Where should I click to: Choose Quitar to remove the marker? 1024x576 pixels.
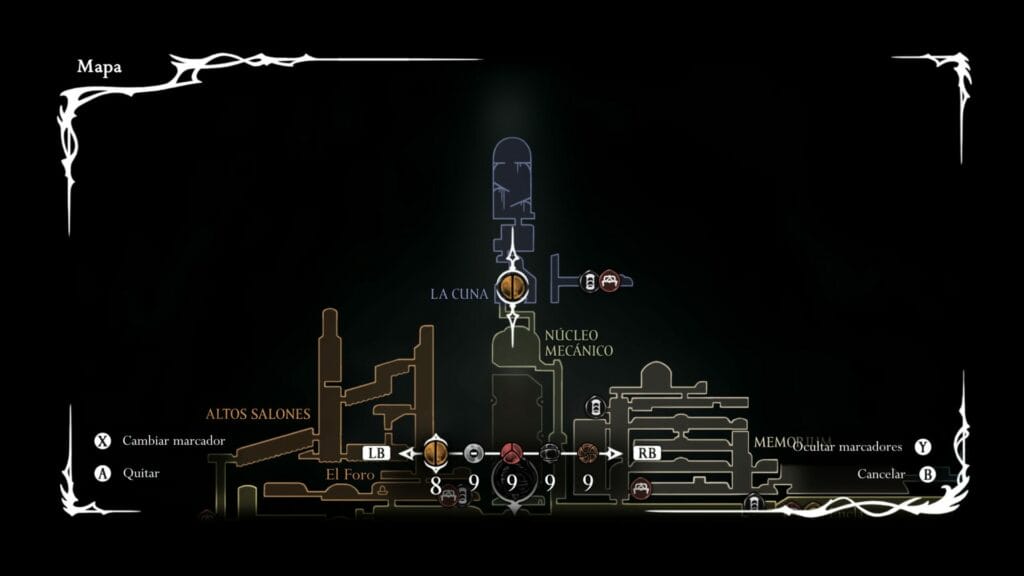(140, 473)
